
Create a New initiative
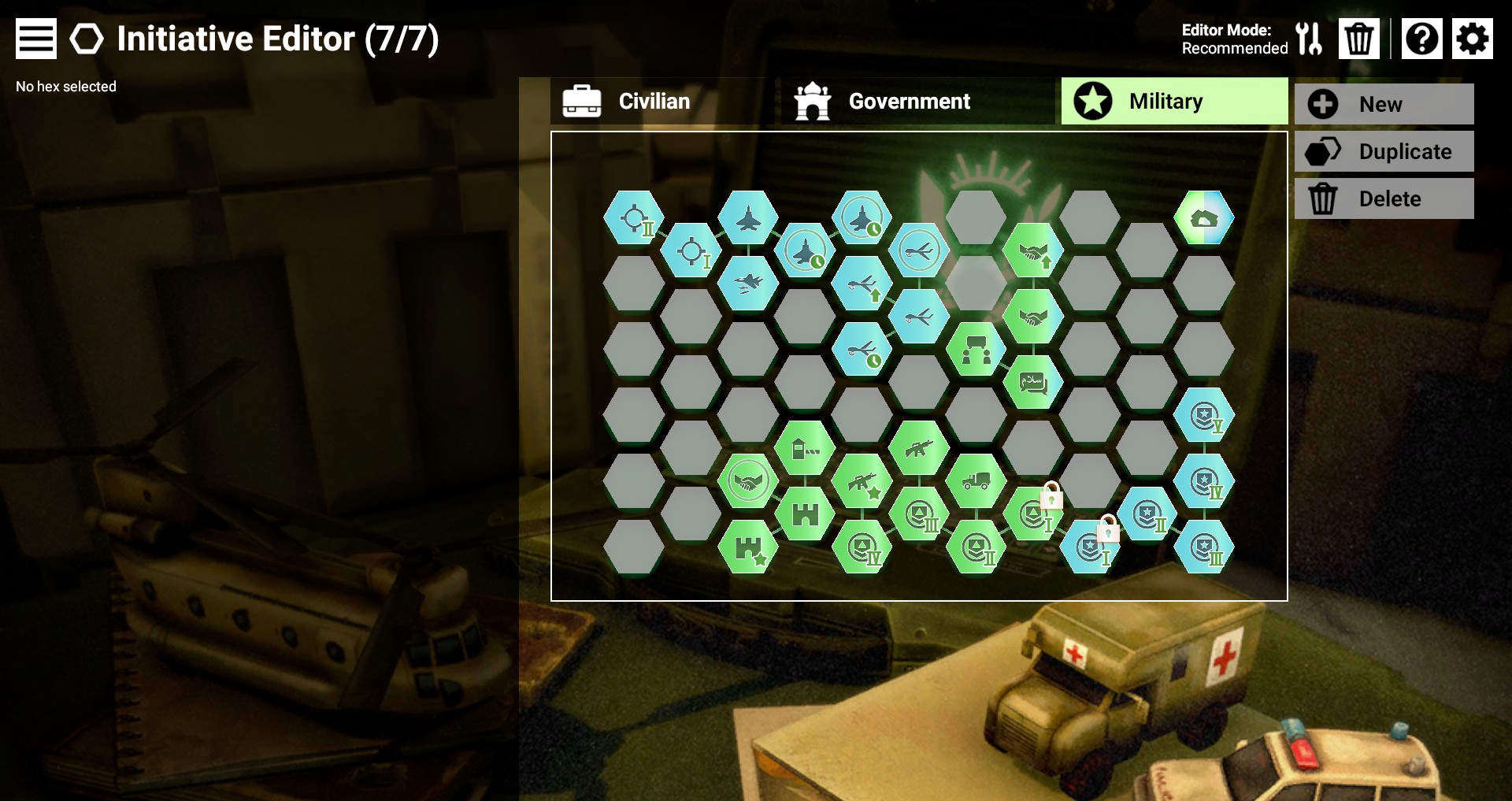click(x=1384, y=104)
